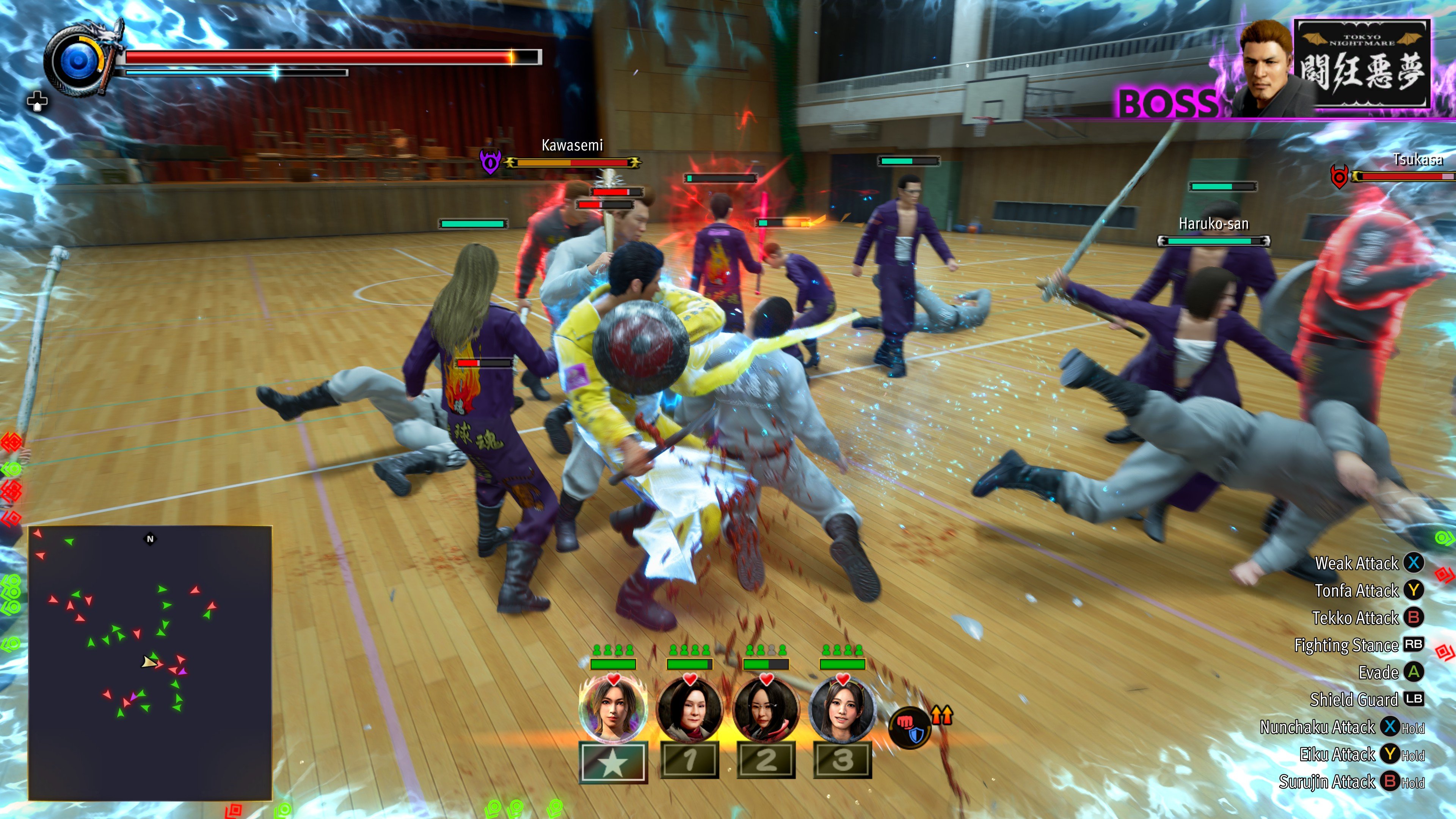Choose squad slot number 2
1456x819 pixels.
[x=766, y=760]
